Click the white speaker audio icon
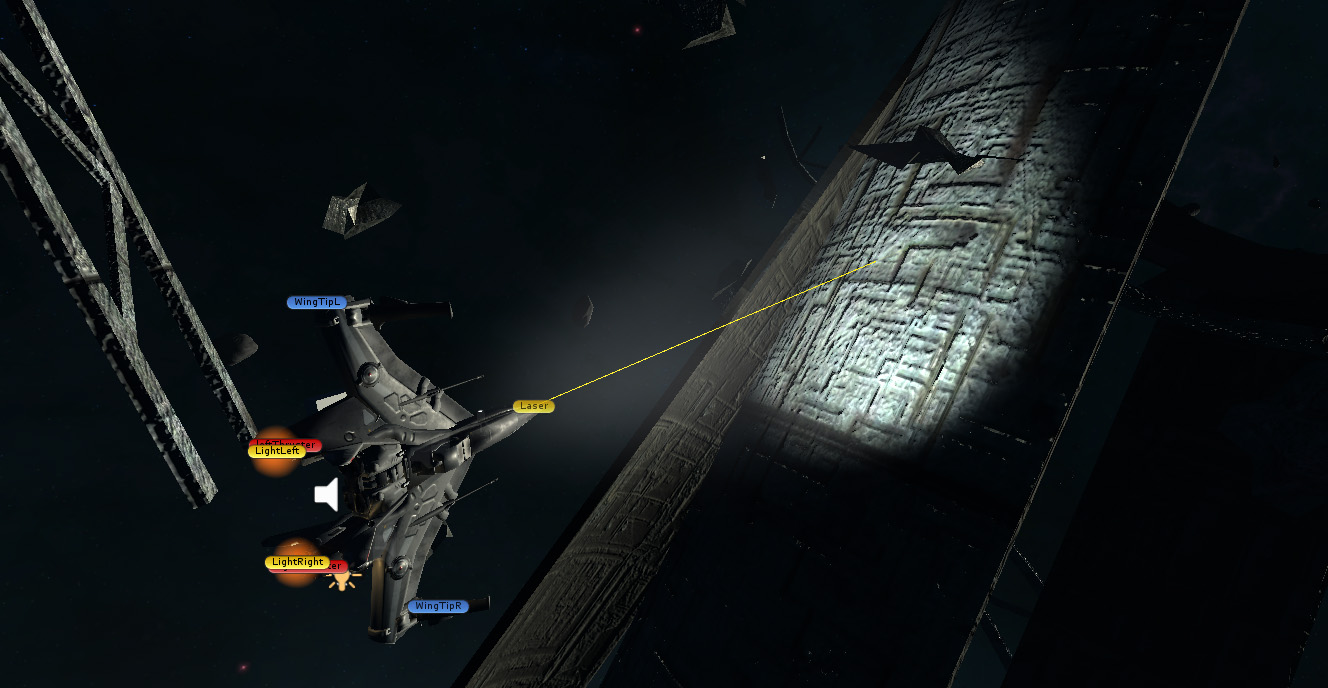 pos(327,494)
